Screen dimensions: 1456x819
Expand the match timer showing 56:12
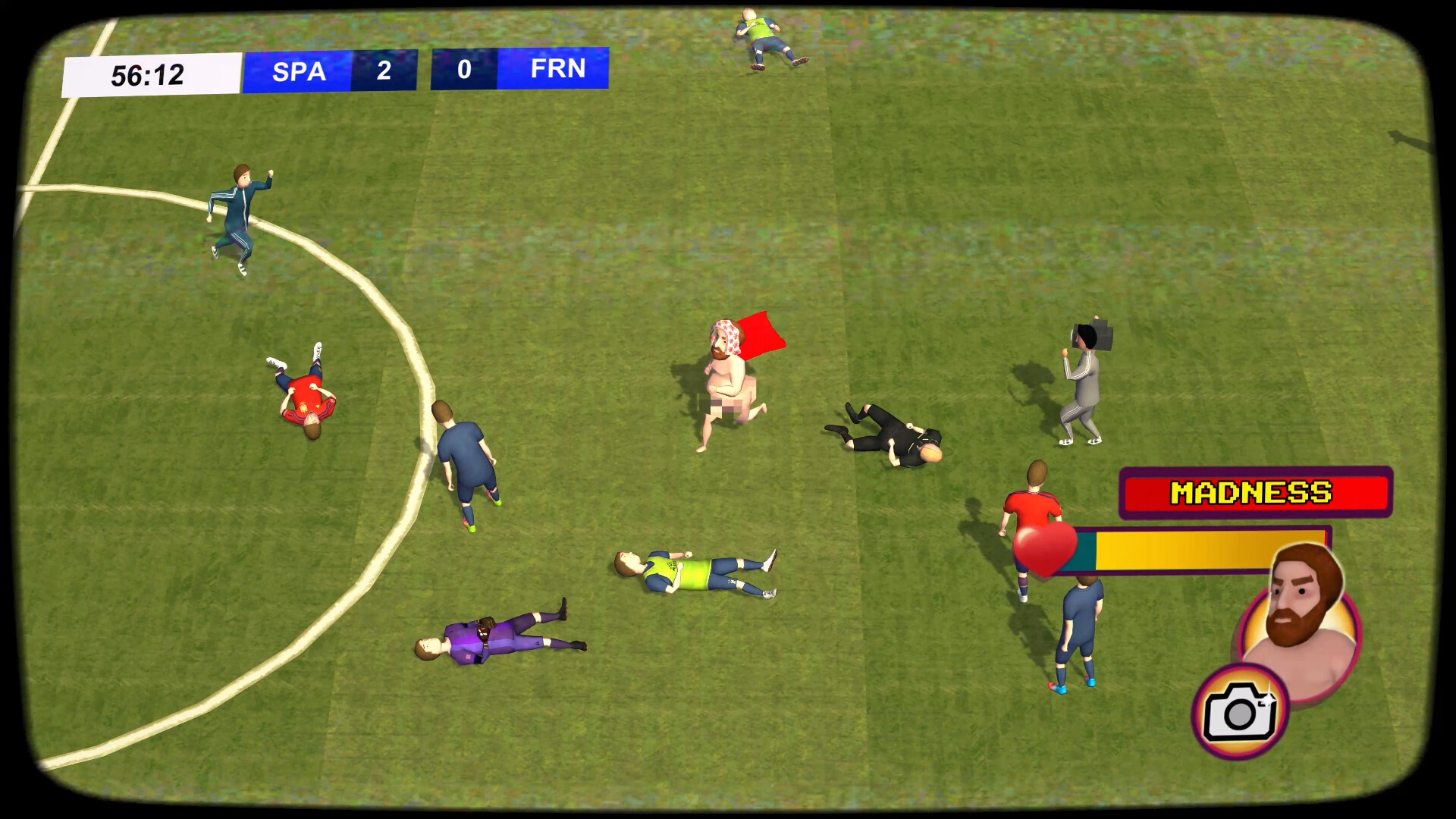click(149, 73)
